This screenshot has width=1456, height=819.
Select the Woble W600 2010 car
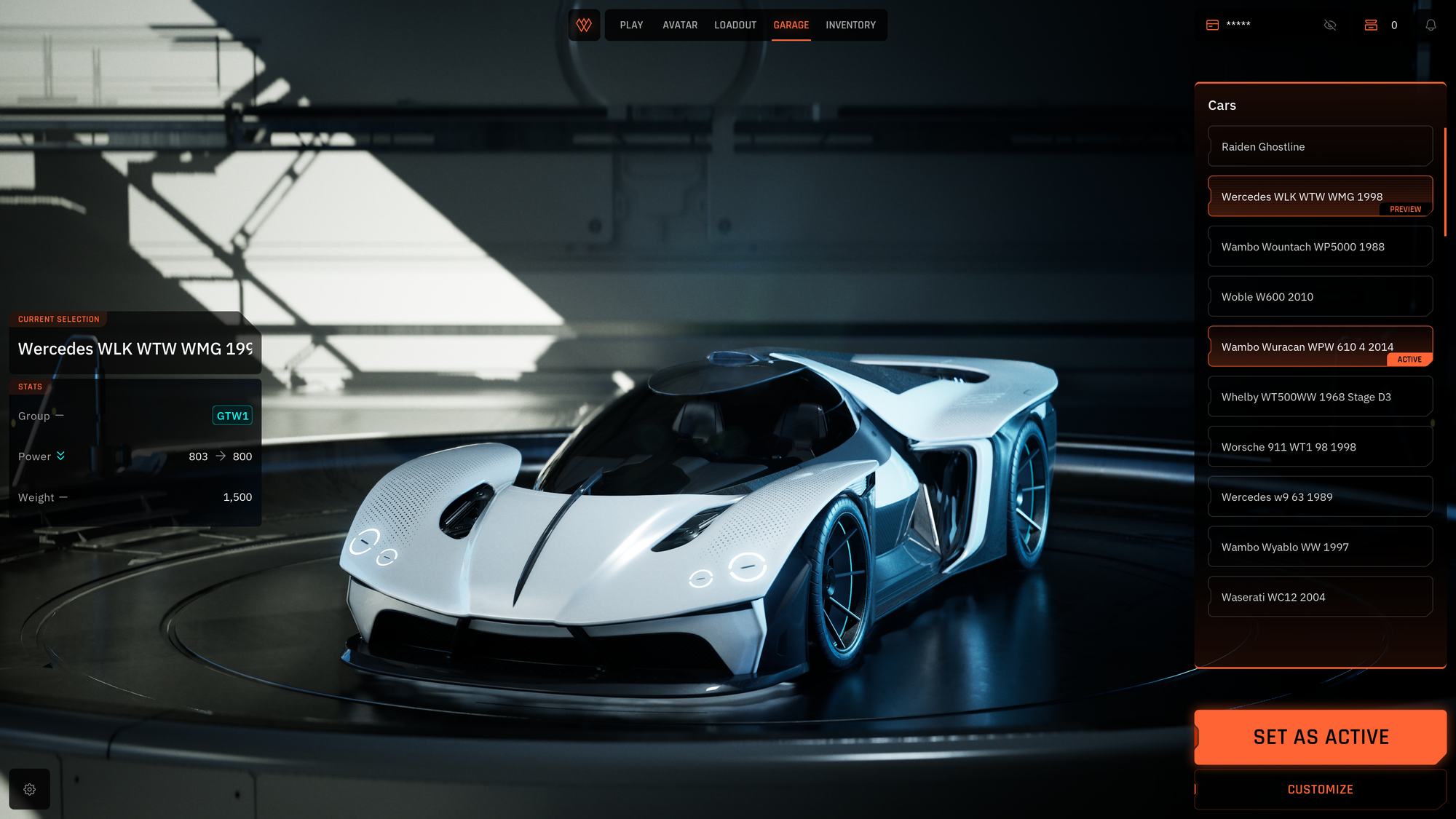coord(1320,297)
